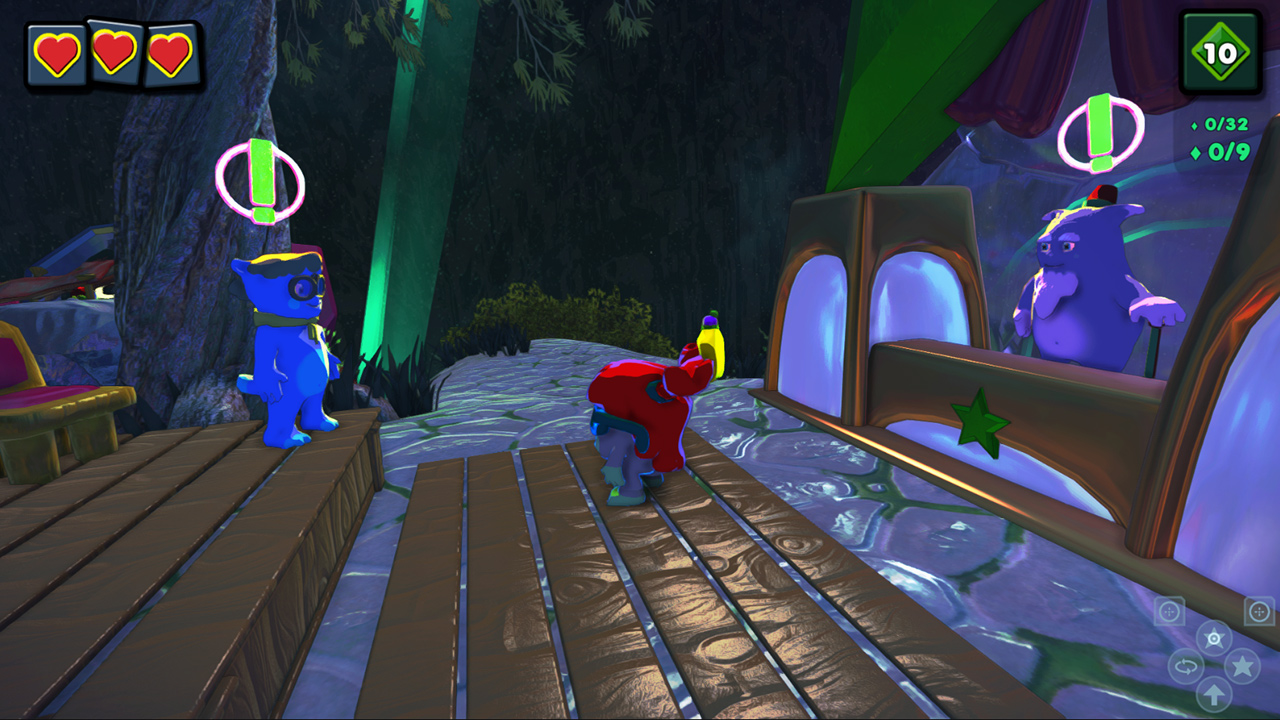The image size is (1280, 720).
Task: Click the right screenshot crosshair icon
Action: pyautogui.click(x=1257, y=611)
